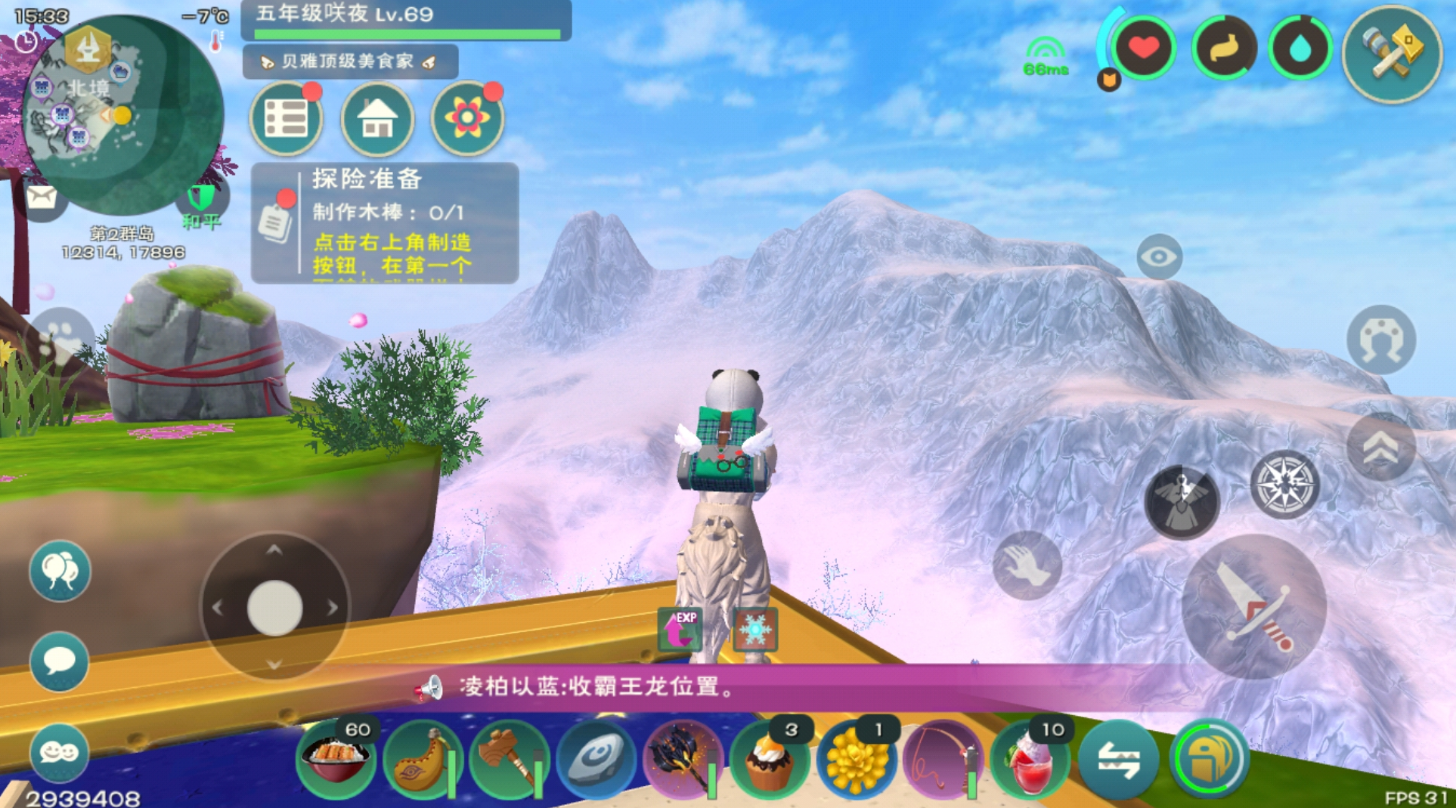
Task: Select the rice bowl food slot
Action: point(335,760)
